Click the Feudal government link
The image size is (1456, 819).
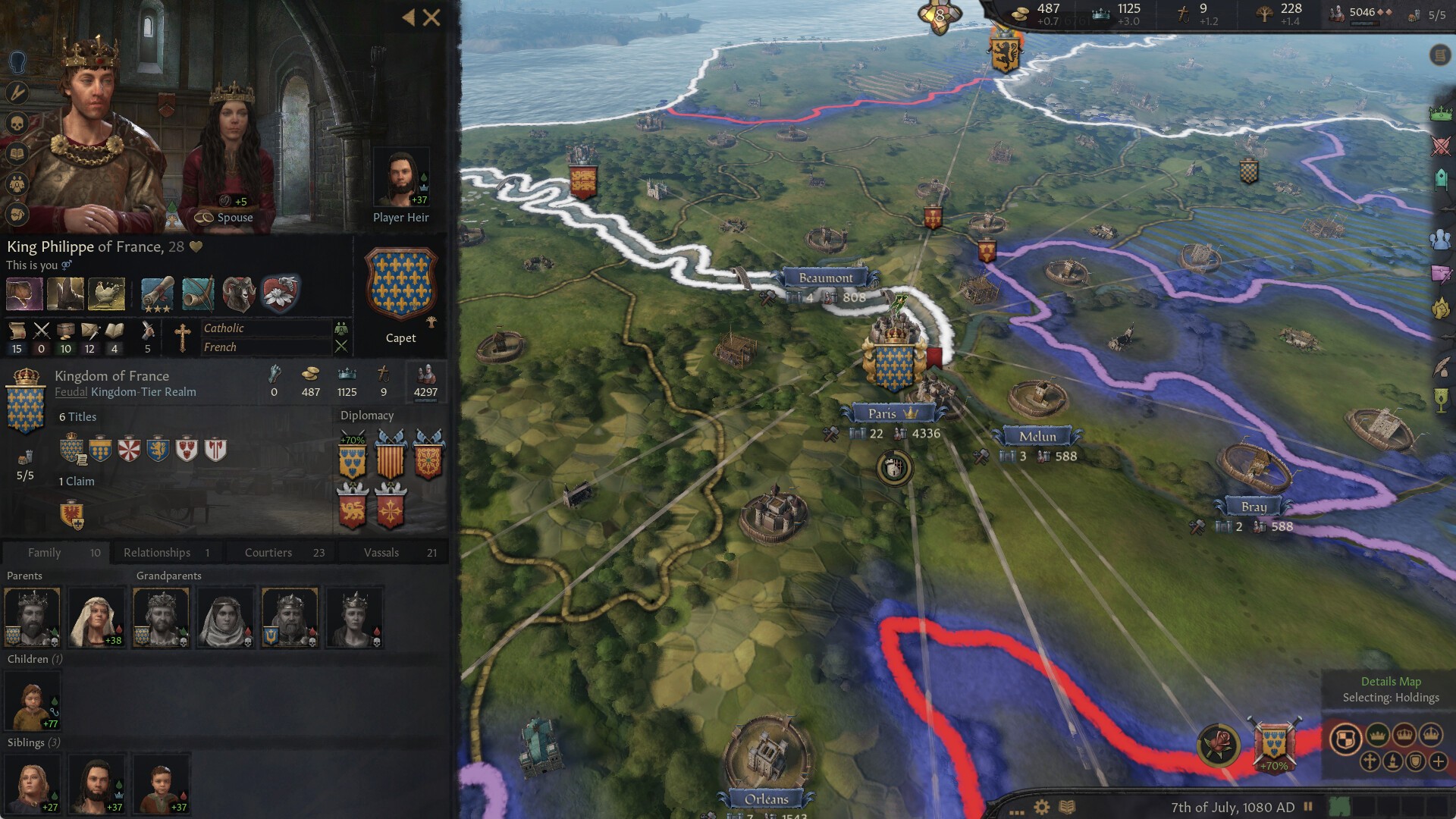point(72,392)
